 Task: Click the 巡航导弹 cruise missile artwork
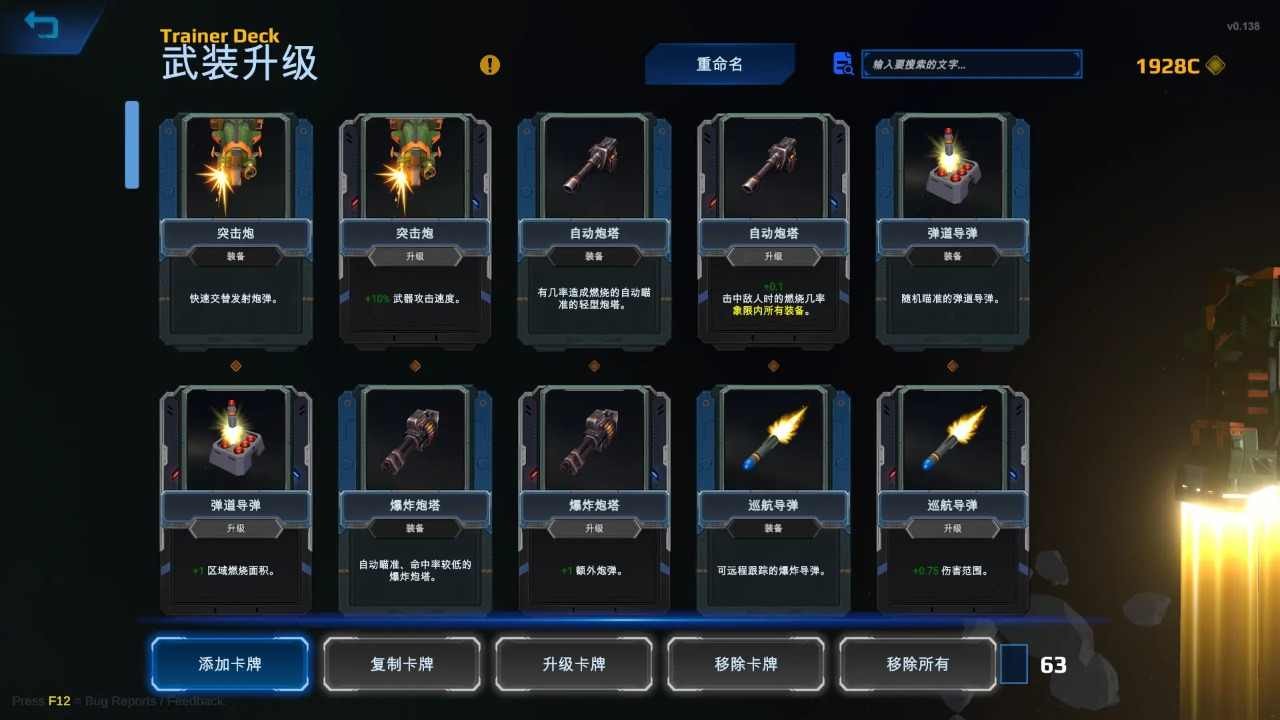[772, 438]
